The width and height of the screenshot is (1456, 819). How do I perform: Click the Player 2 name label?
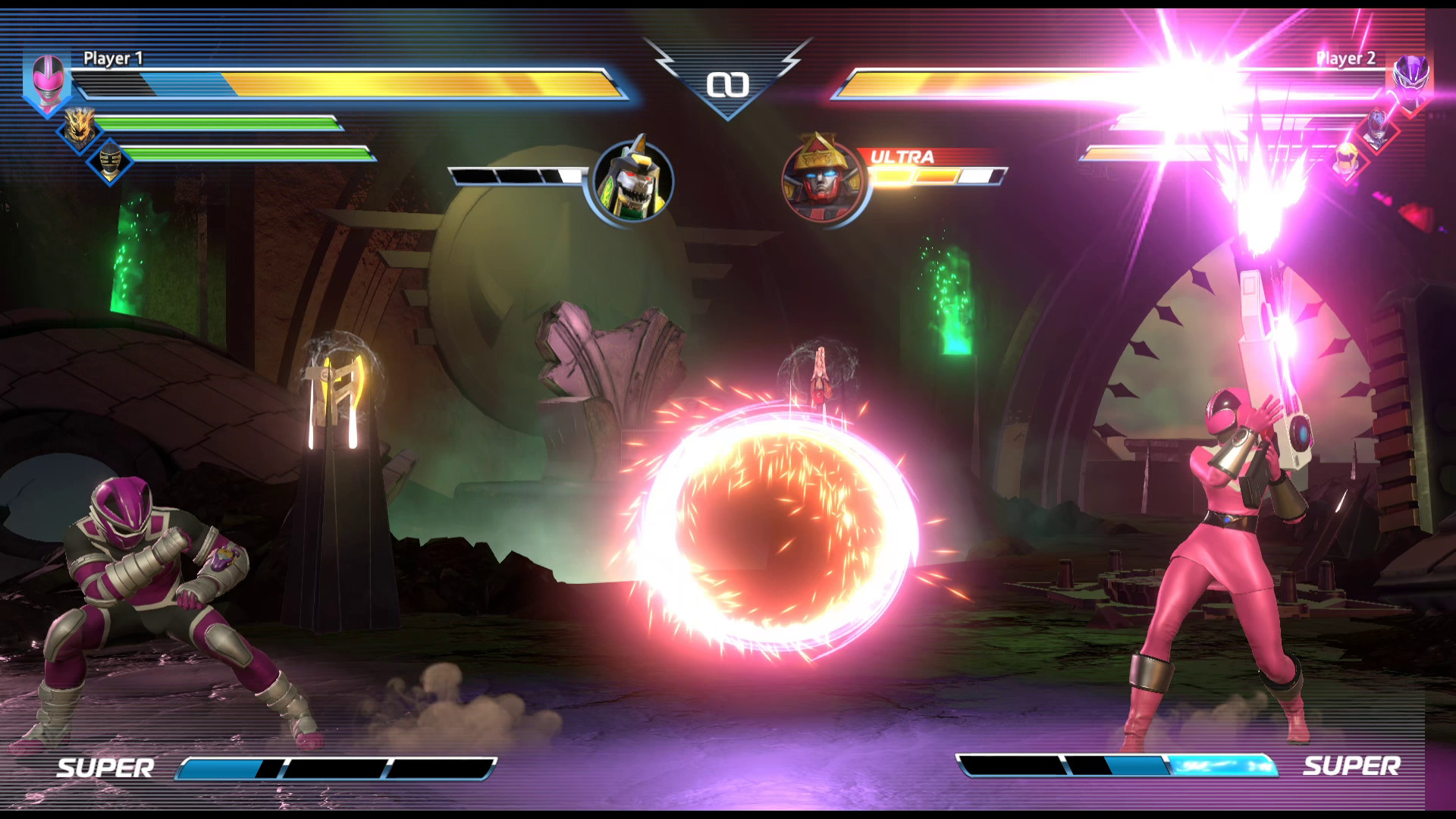coord(1346,57)
